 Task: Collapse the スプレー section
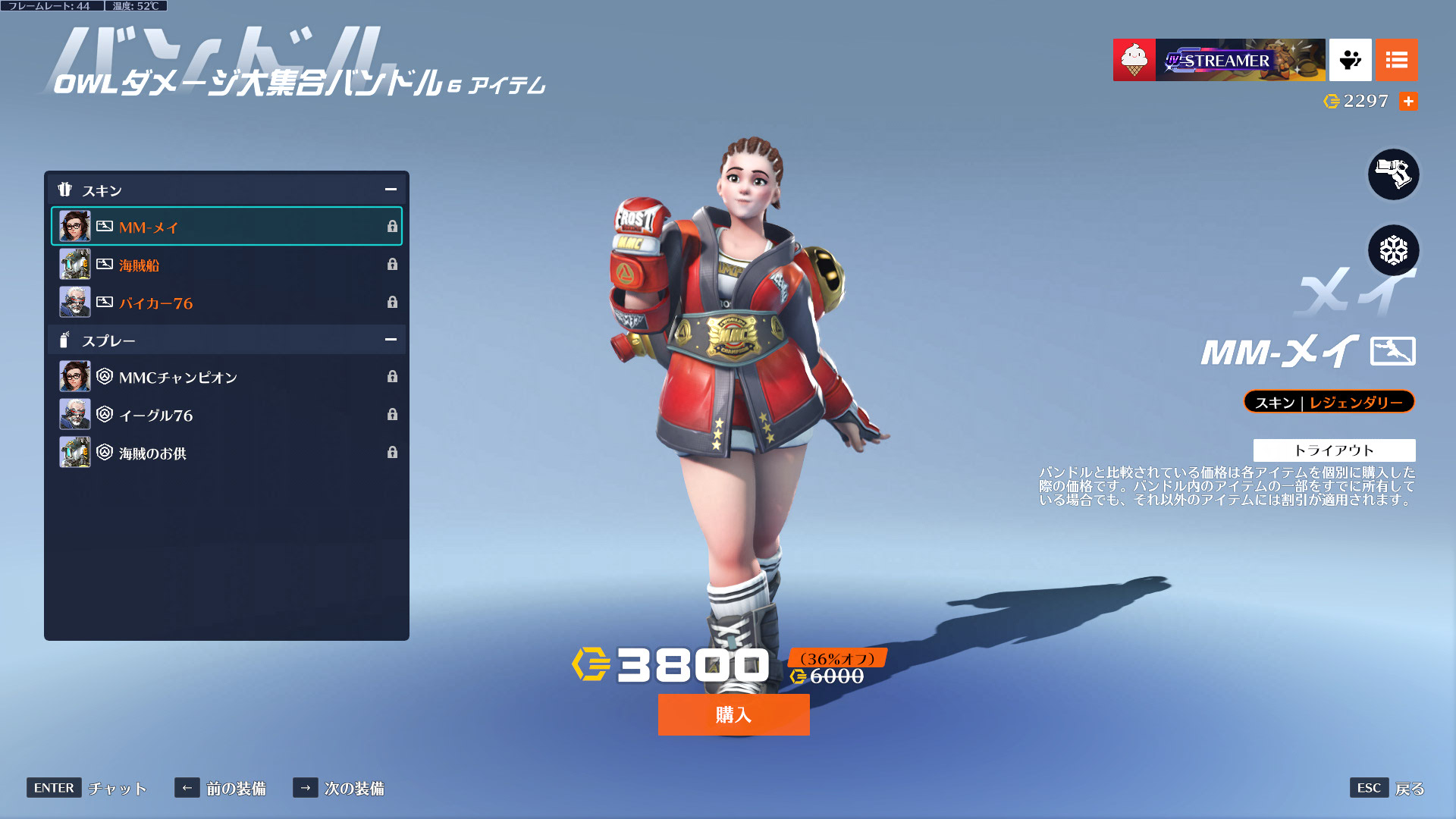point(391,340)
